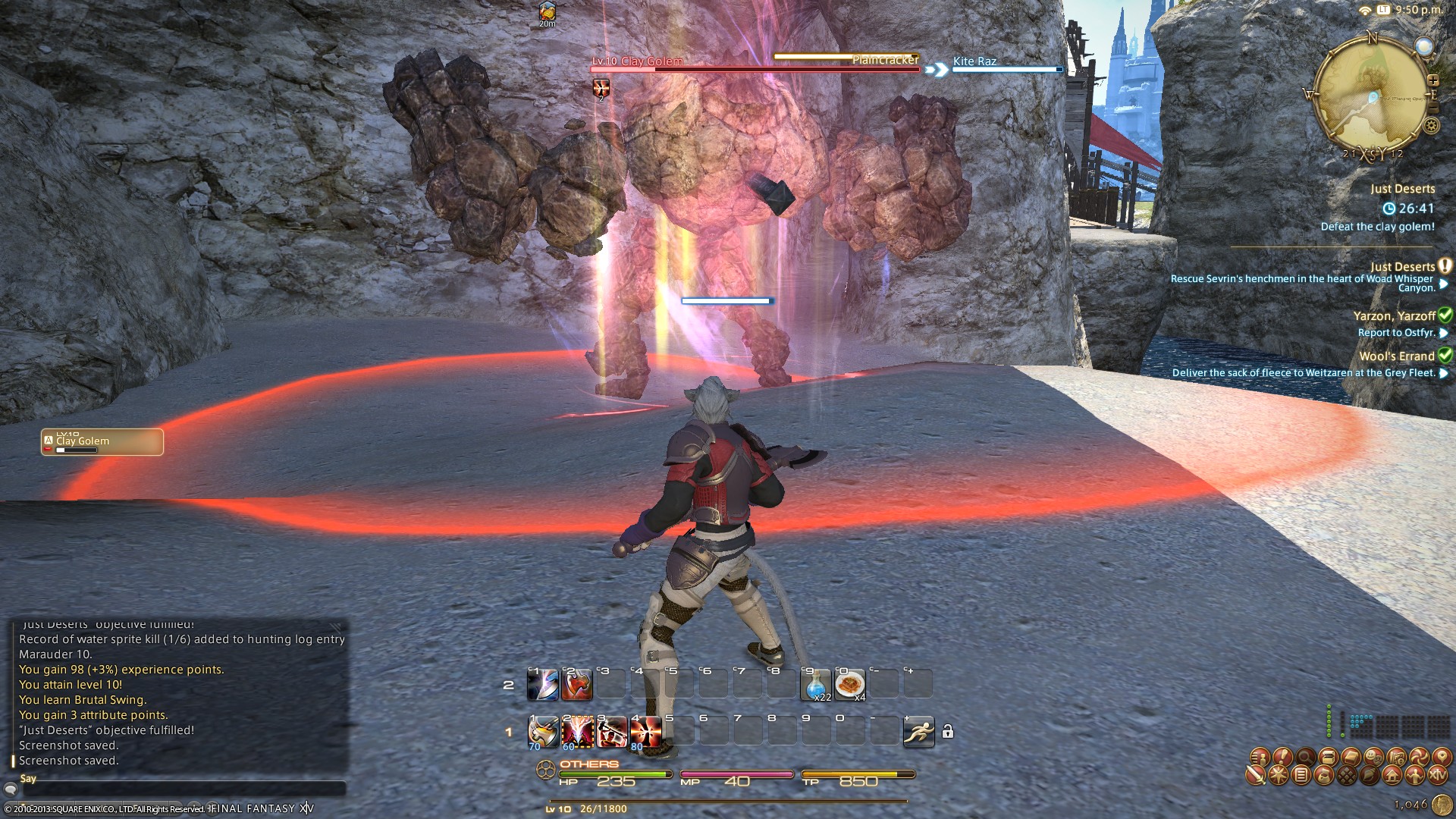Use the blue potion in the hotbar

click(x=816, y=685)
